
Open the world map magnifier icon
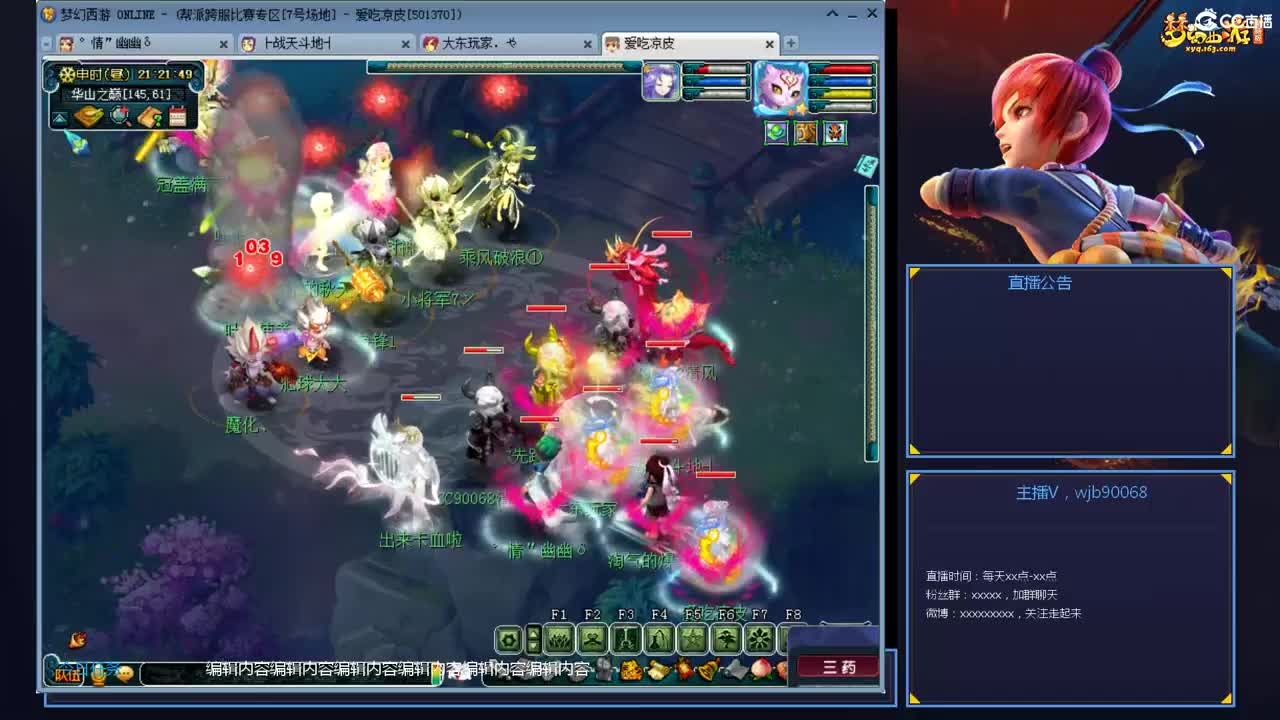click(120, 116)
